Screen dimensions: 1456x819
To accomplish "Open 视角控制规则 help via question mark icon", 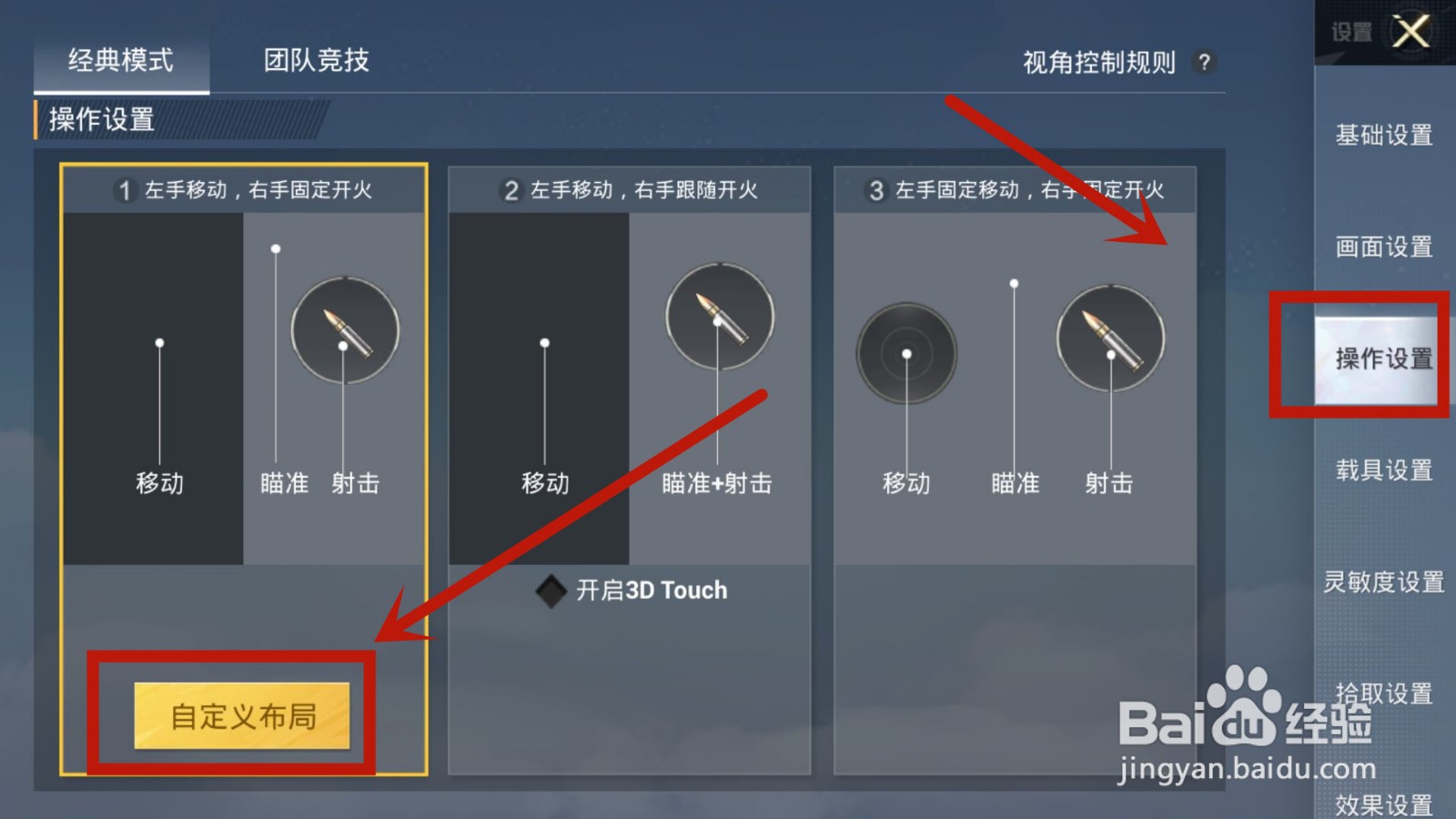I will click(x=1204, y=62).
